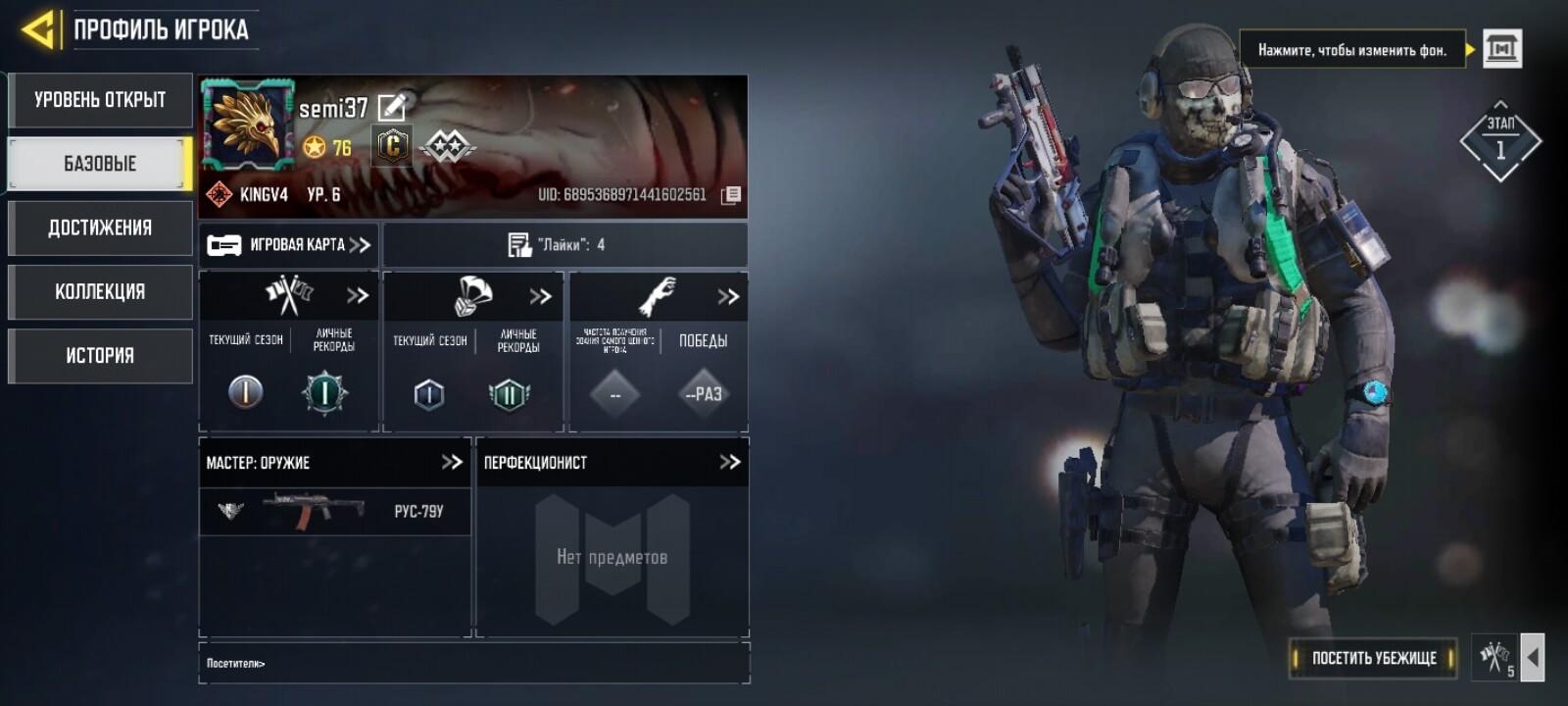Open the Этап 1 stage badge
1568x706 pixels.
click(1499, 142)
